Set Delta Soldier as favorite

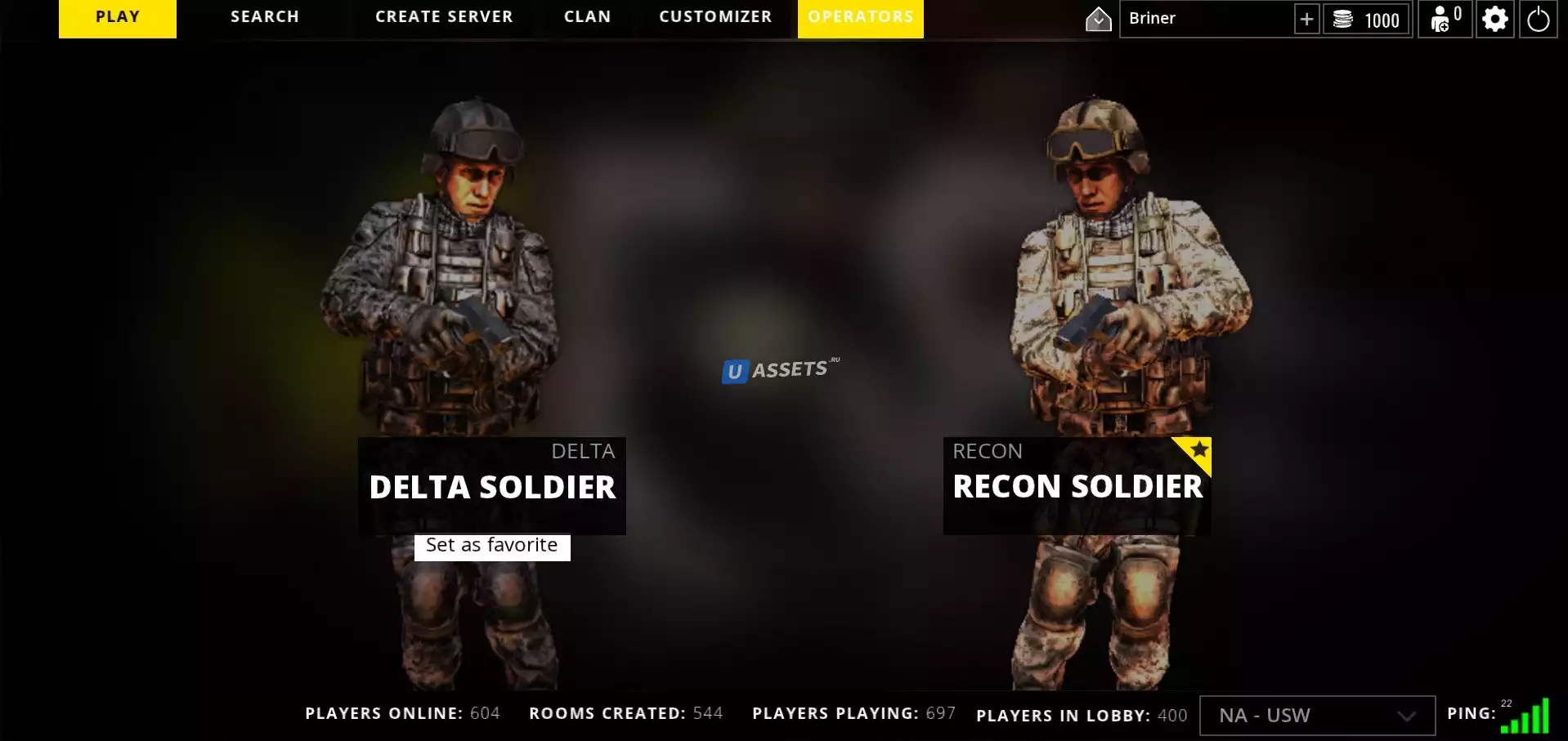[x=492, y=547]
